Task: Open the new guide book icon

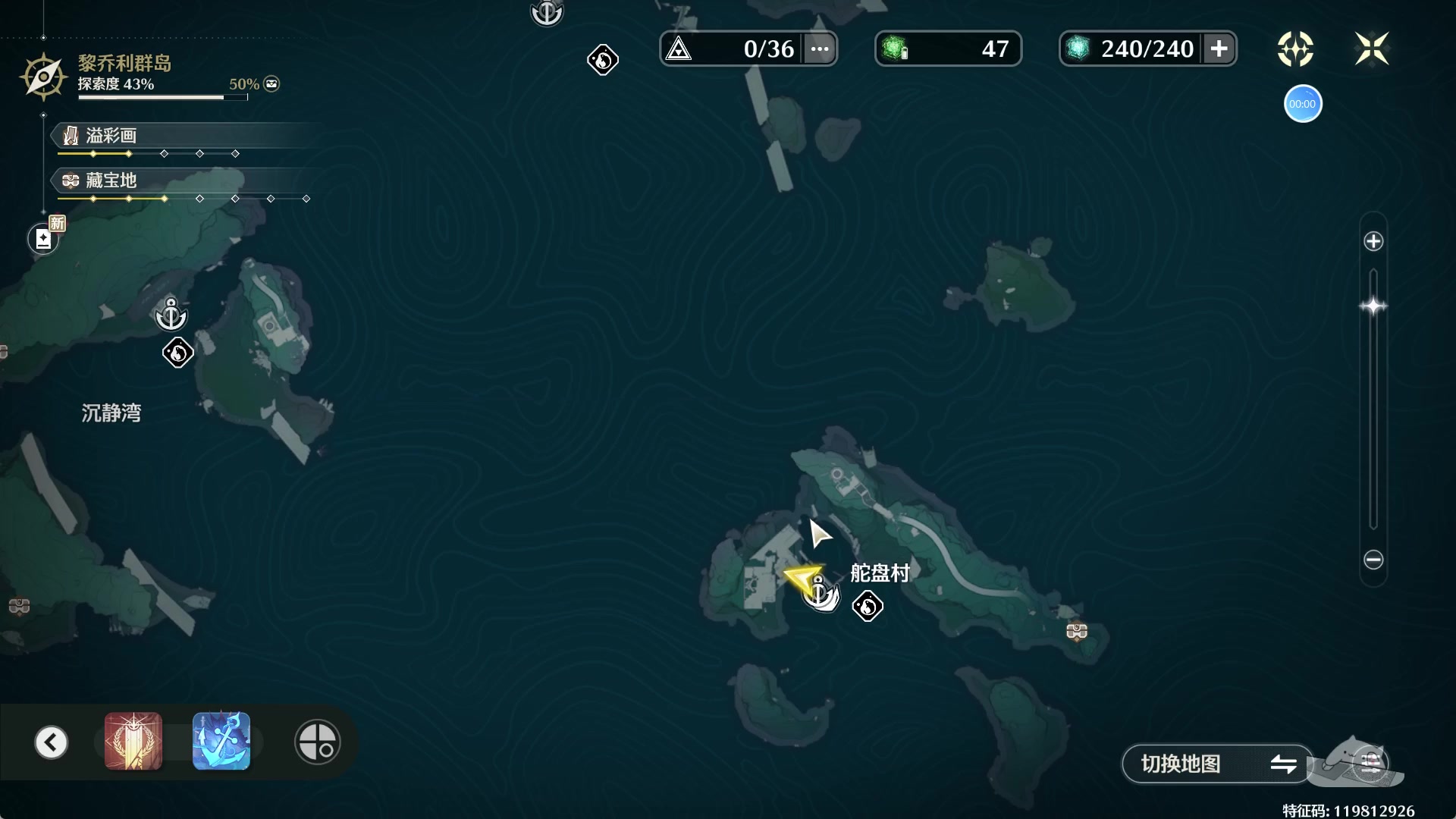Action: coord(43,240)
